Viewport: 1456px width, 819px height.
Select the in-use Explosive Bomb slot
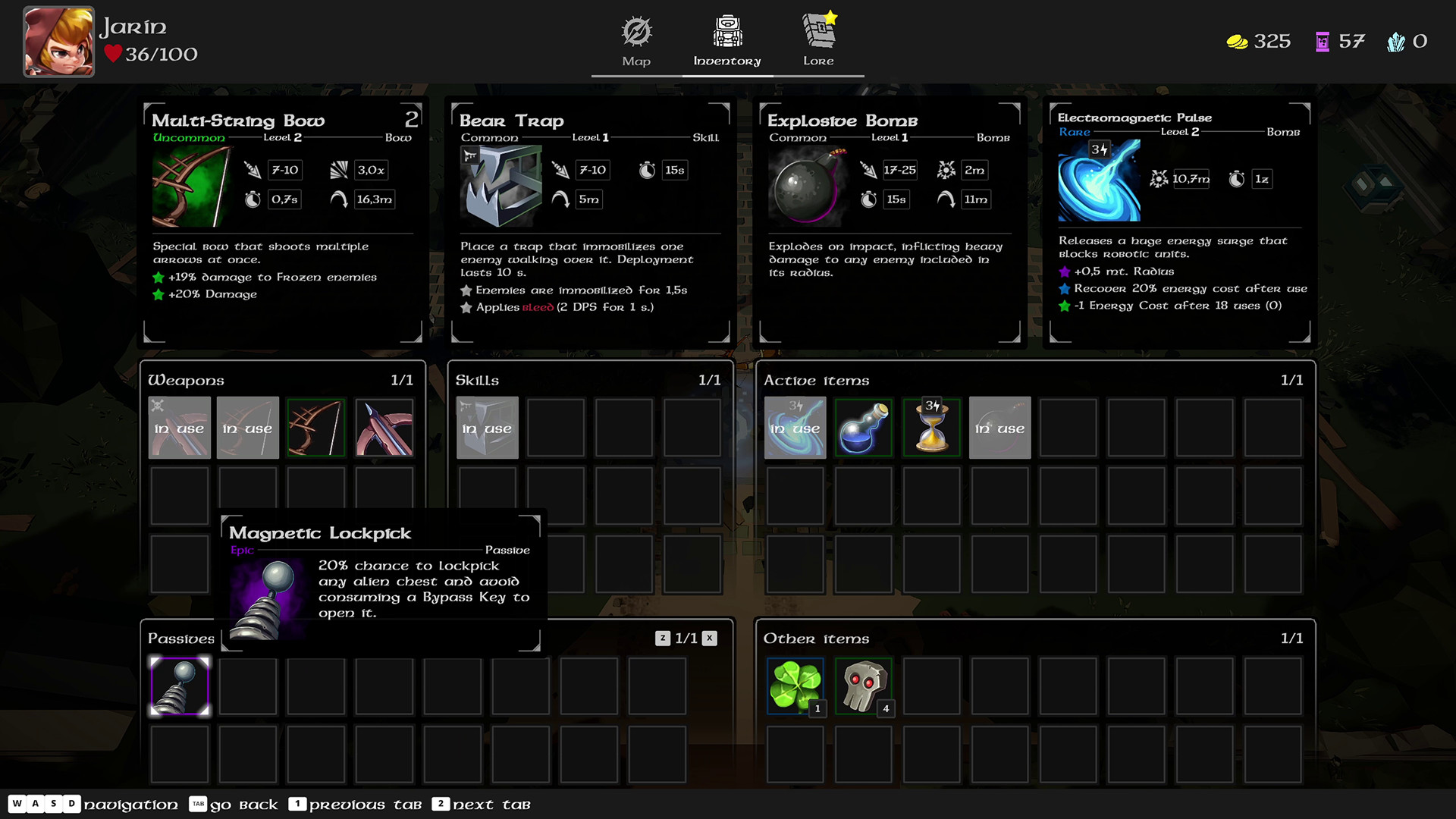click(999, 428)
